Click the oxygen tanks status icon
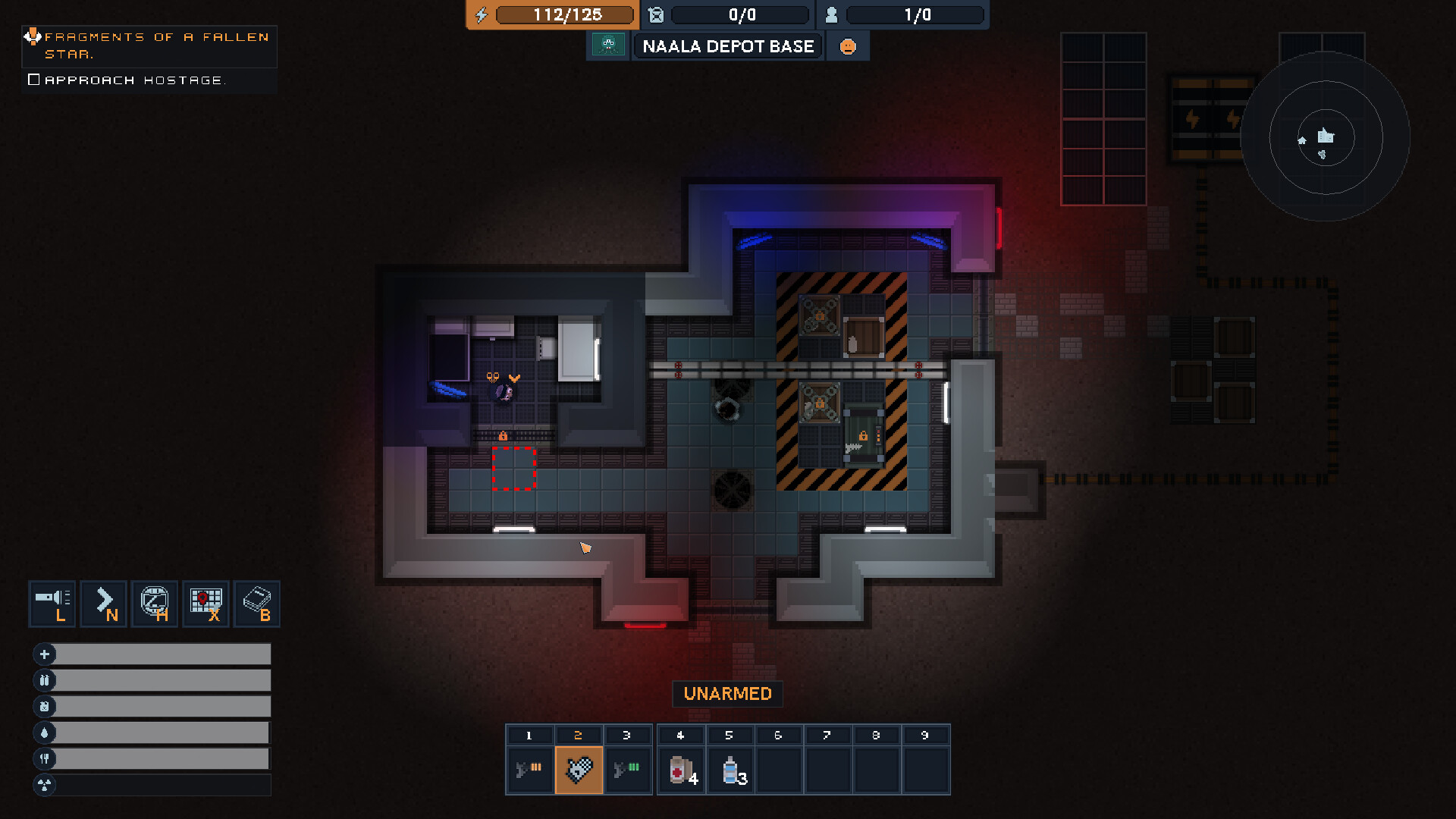This screenshot has width=1456, height=819. (x=45, y=680)
